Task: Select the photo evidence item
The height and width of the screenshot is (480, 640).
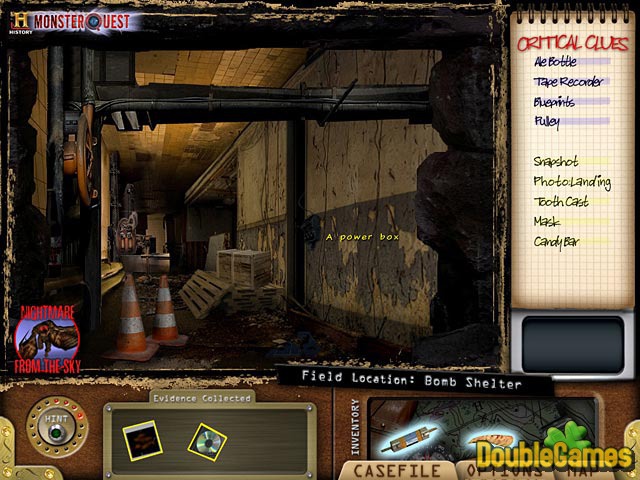Action: pos(139,436)
